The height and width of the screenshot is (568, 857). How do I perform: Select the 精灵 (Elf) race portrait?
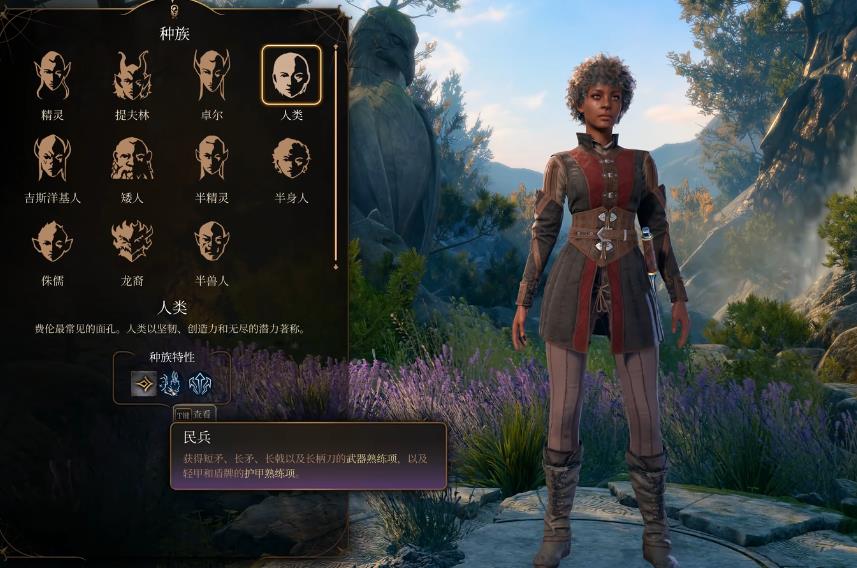click(x=52, y=76)
